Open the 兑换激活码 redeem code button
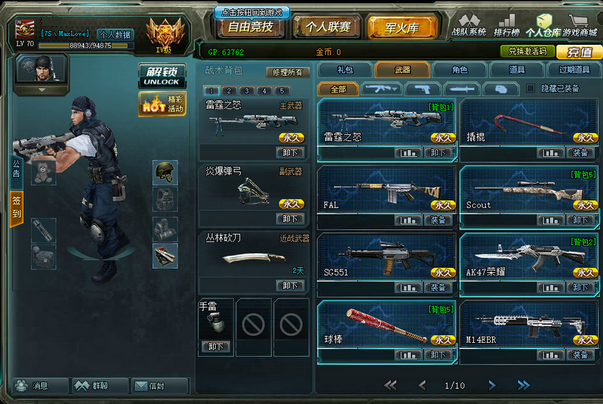The height and width of the screenshot is (404, 603). pos(530,51)
